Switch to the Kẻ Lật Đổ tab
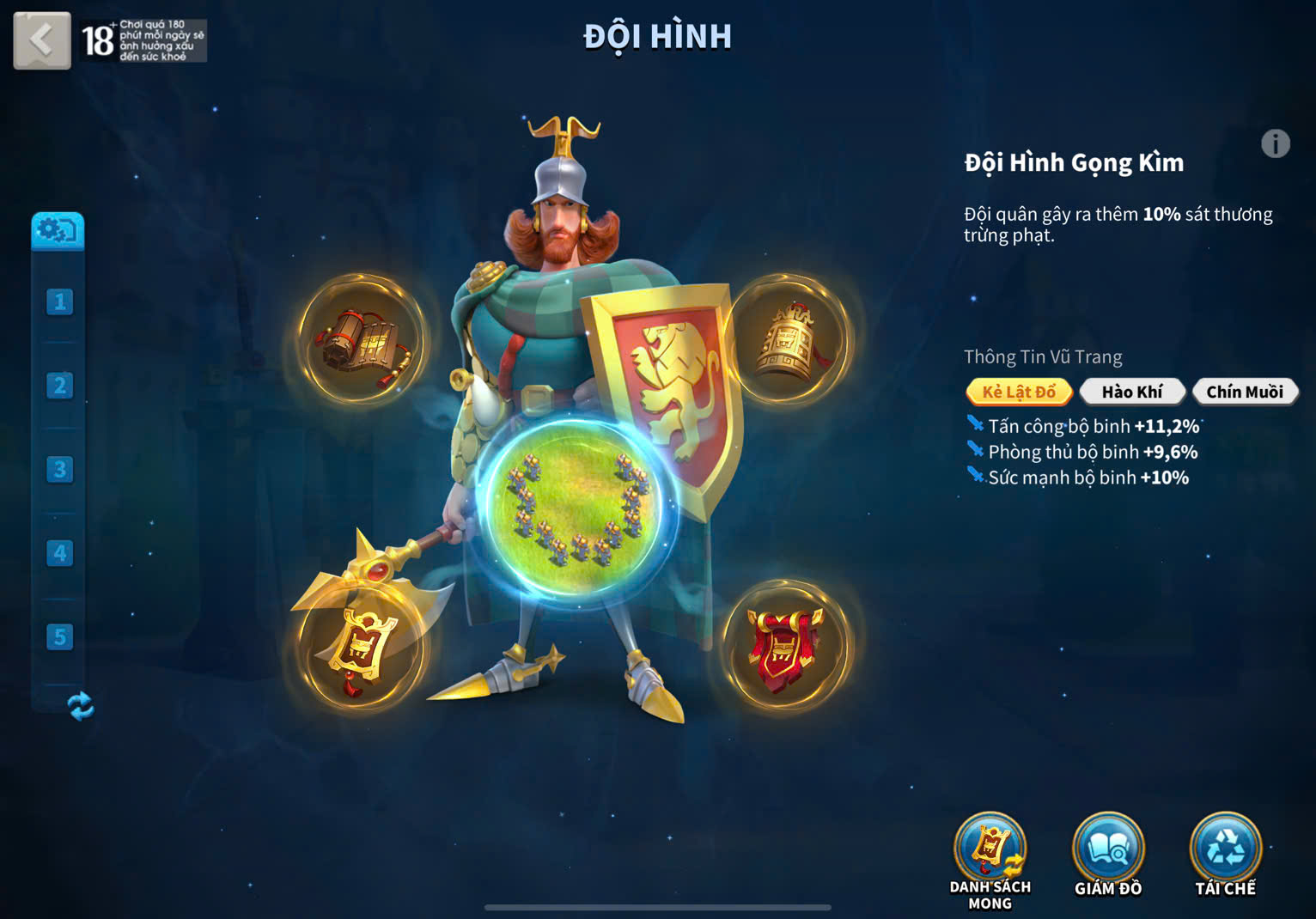 point(1019,392)
